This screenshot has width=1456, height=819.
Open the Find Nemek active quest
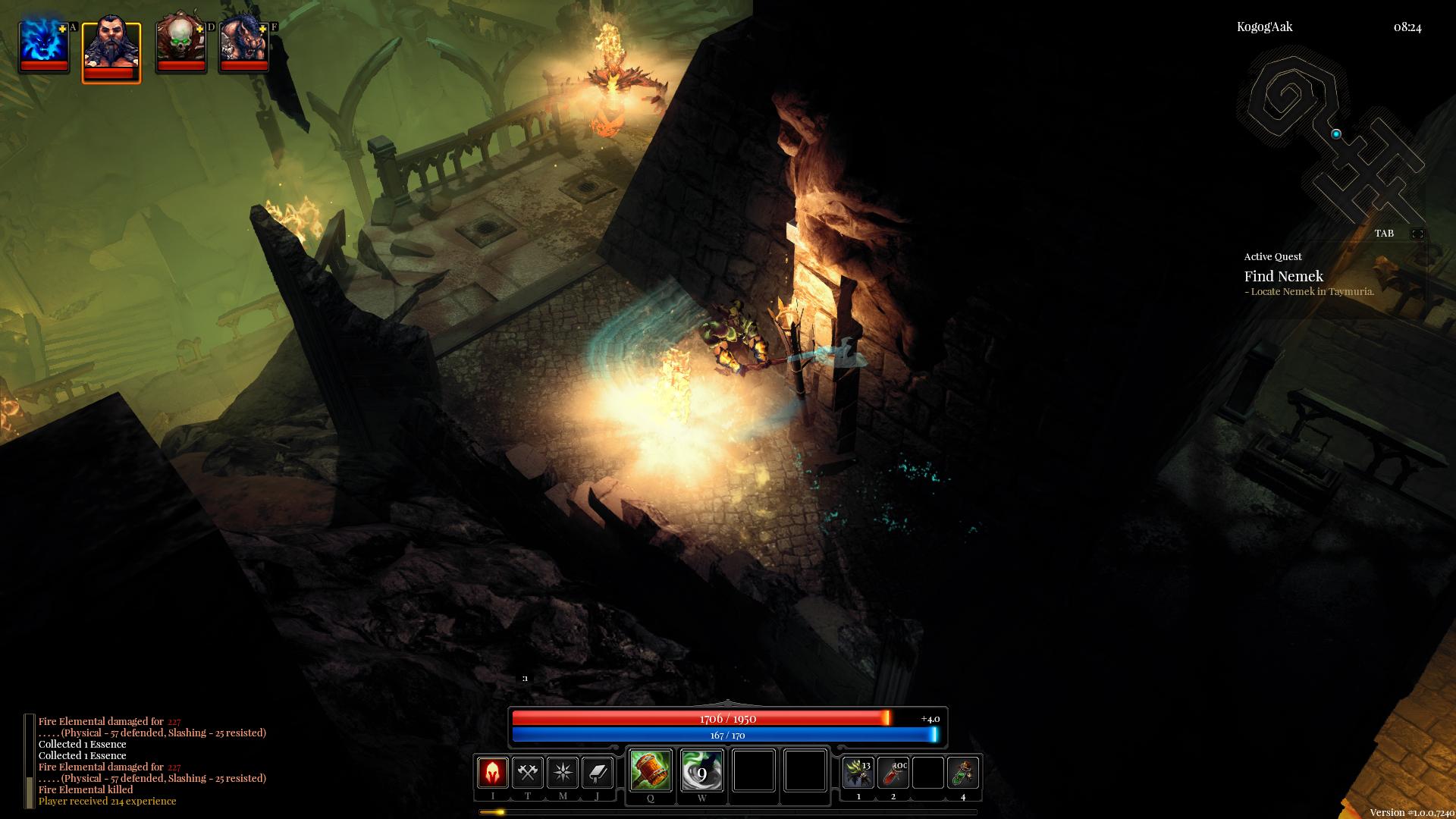[1283, 277]
